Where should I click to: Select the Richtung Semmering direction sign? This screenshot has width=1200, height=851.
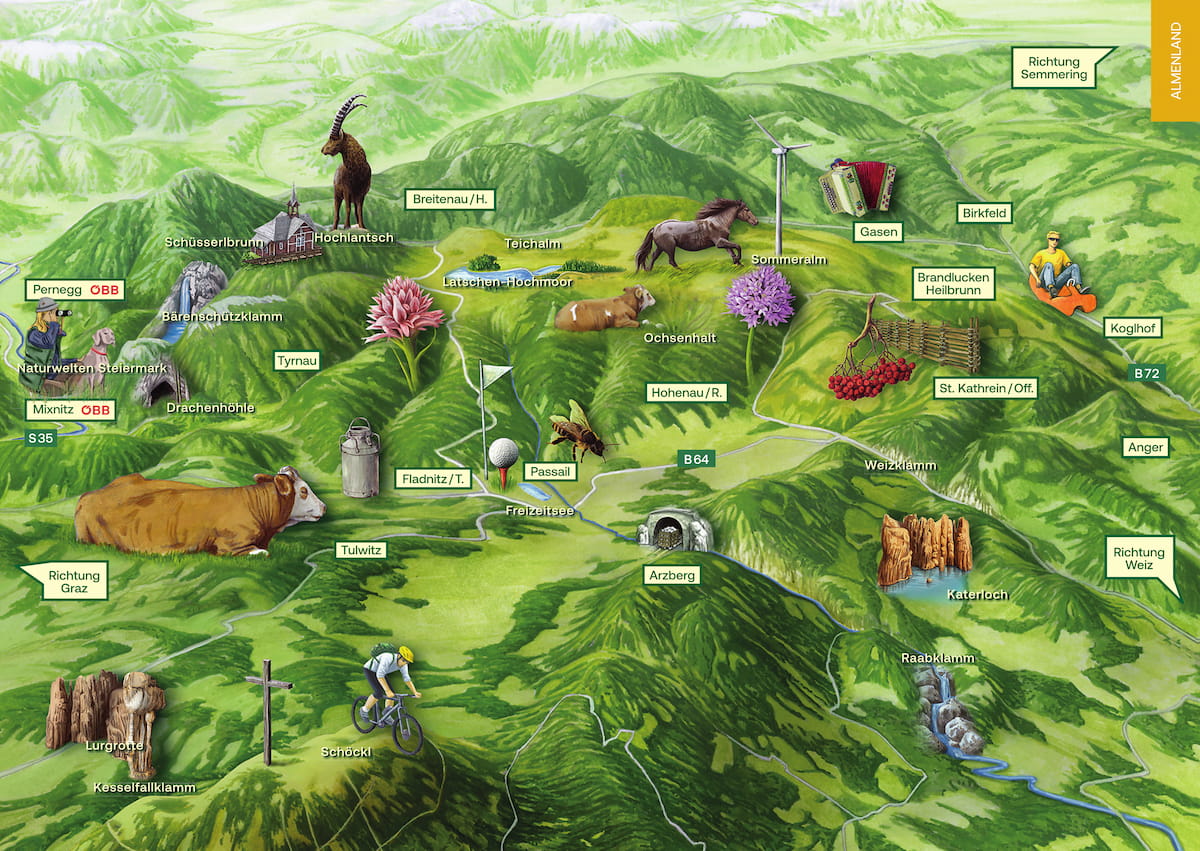1053,68
